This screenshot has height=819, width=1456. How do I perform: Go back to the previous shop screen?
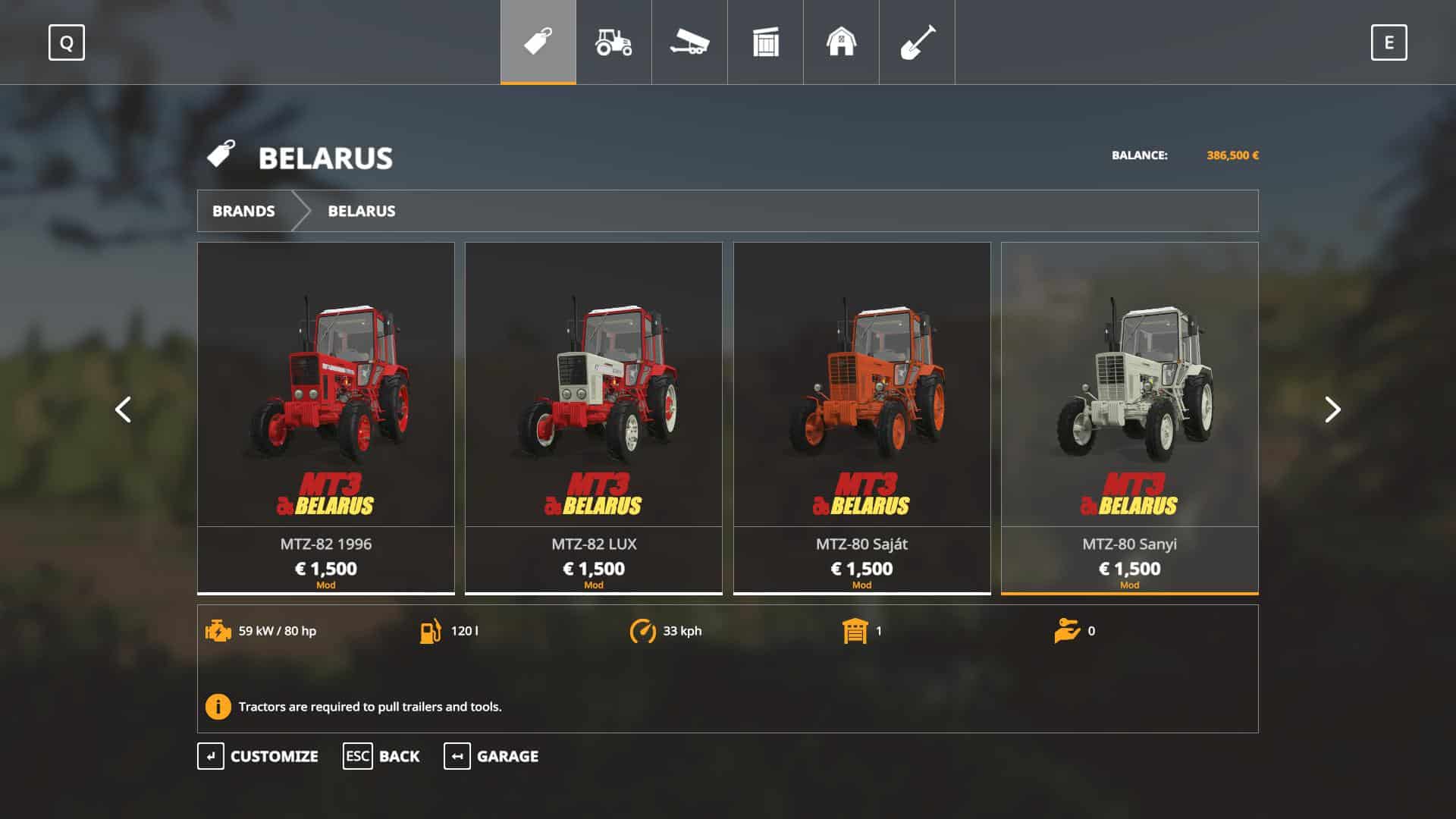381,756
